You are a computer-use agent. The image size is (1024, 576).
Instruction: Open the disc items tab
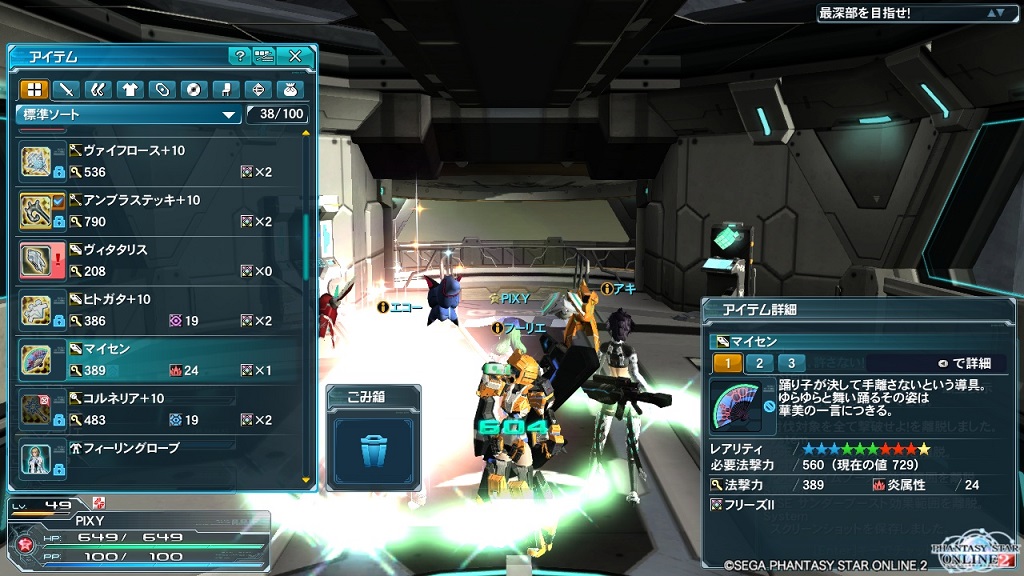(193, 89)
